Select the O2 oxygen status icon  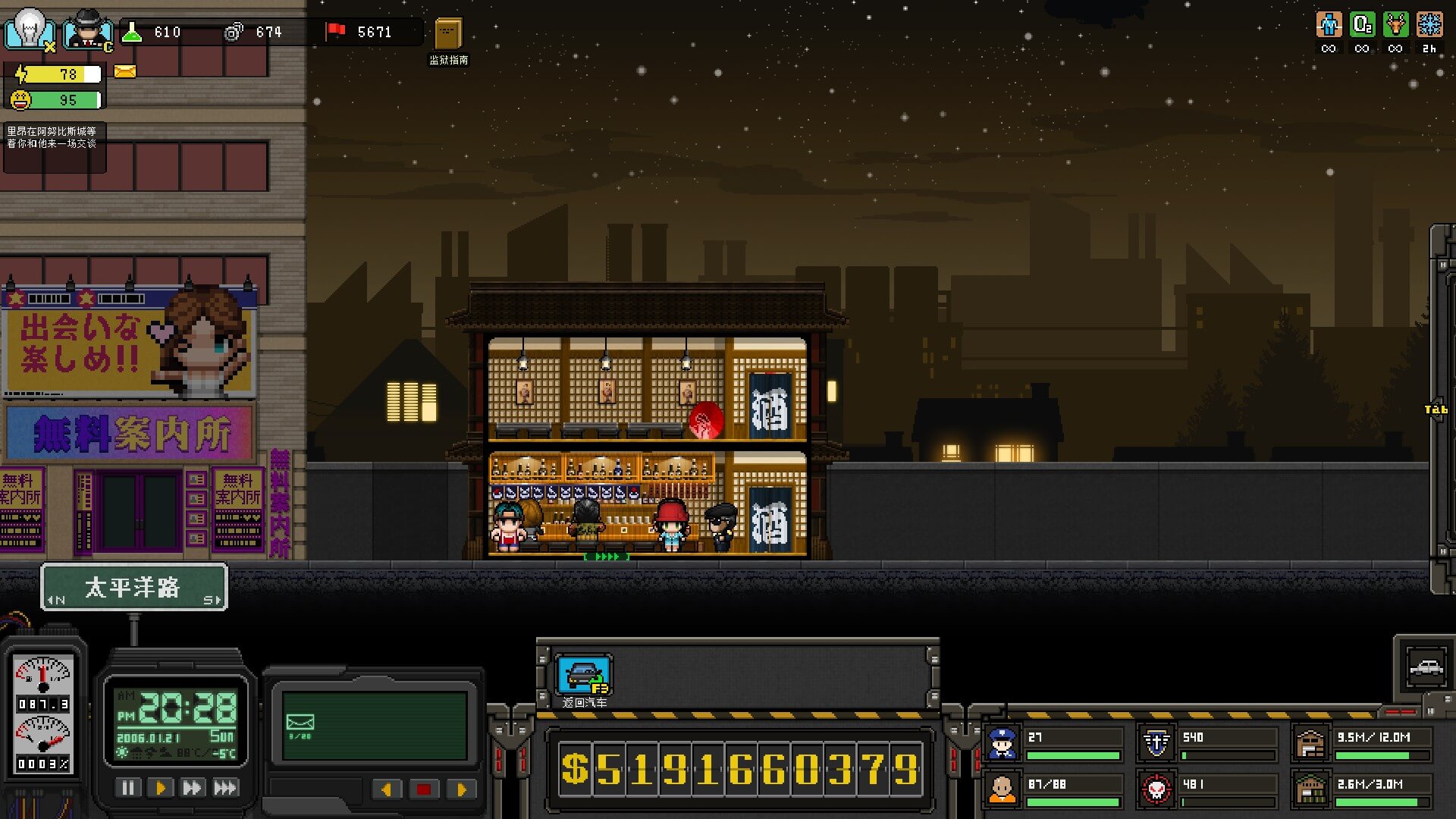1362,25
